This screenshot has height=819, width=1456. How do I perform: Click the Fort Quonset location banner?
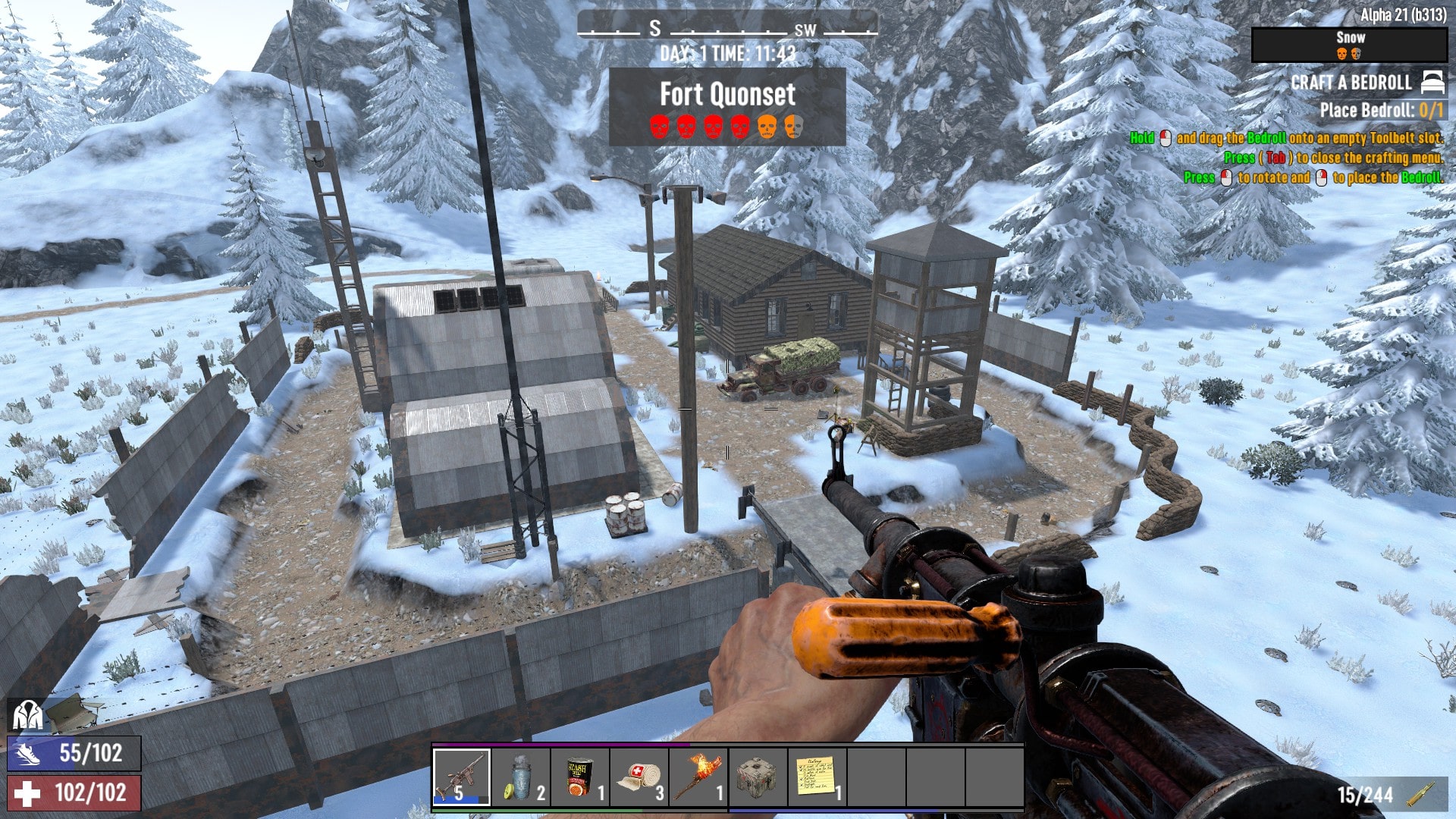(x=726, y=106)
